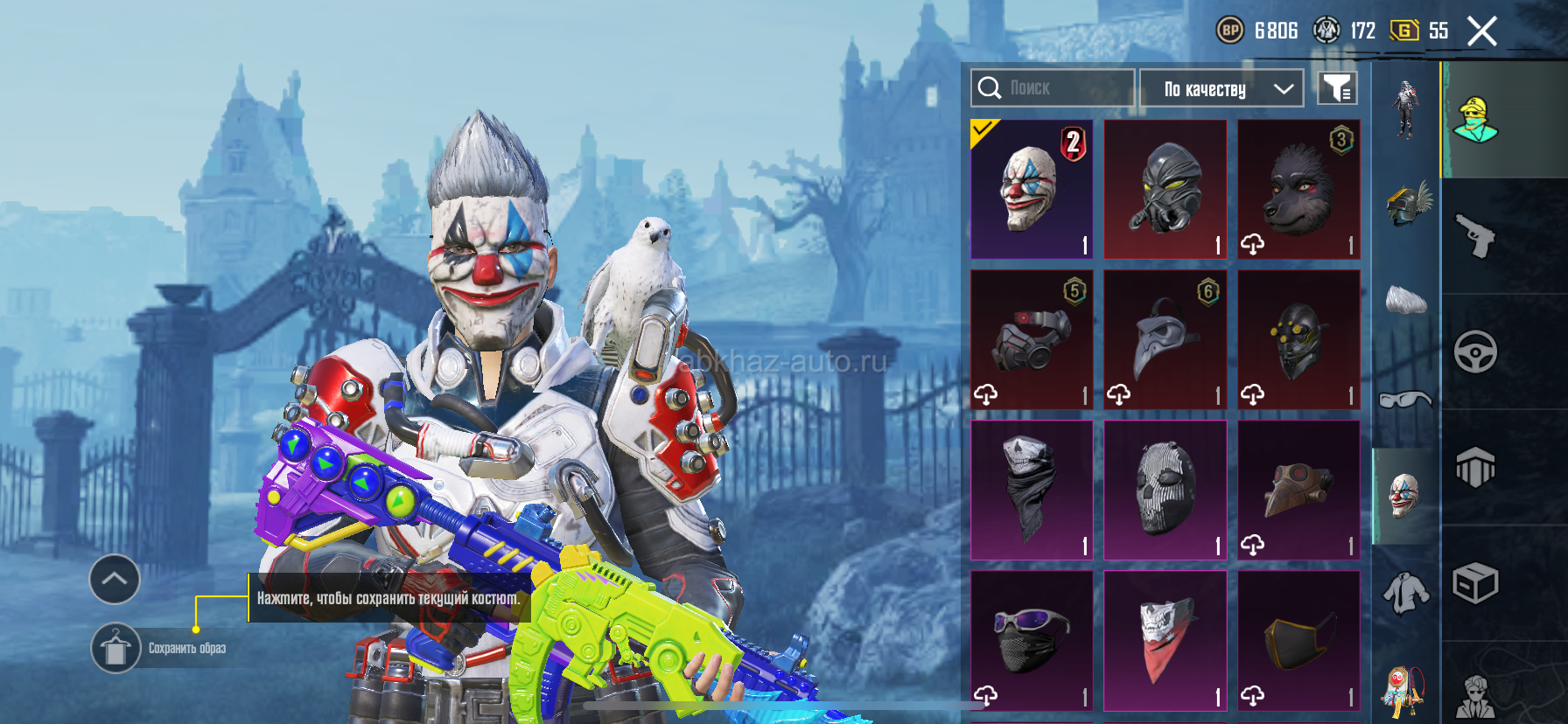Select the black gas mask item
The height and width of the screenshot is (724, 1568).
[x=1165, y=190]
